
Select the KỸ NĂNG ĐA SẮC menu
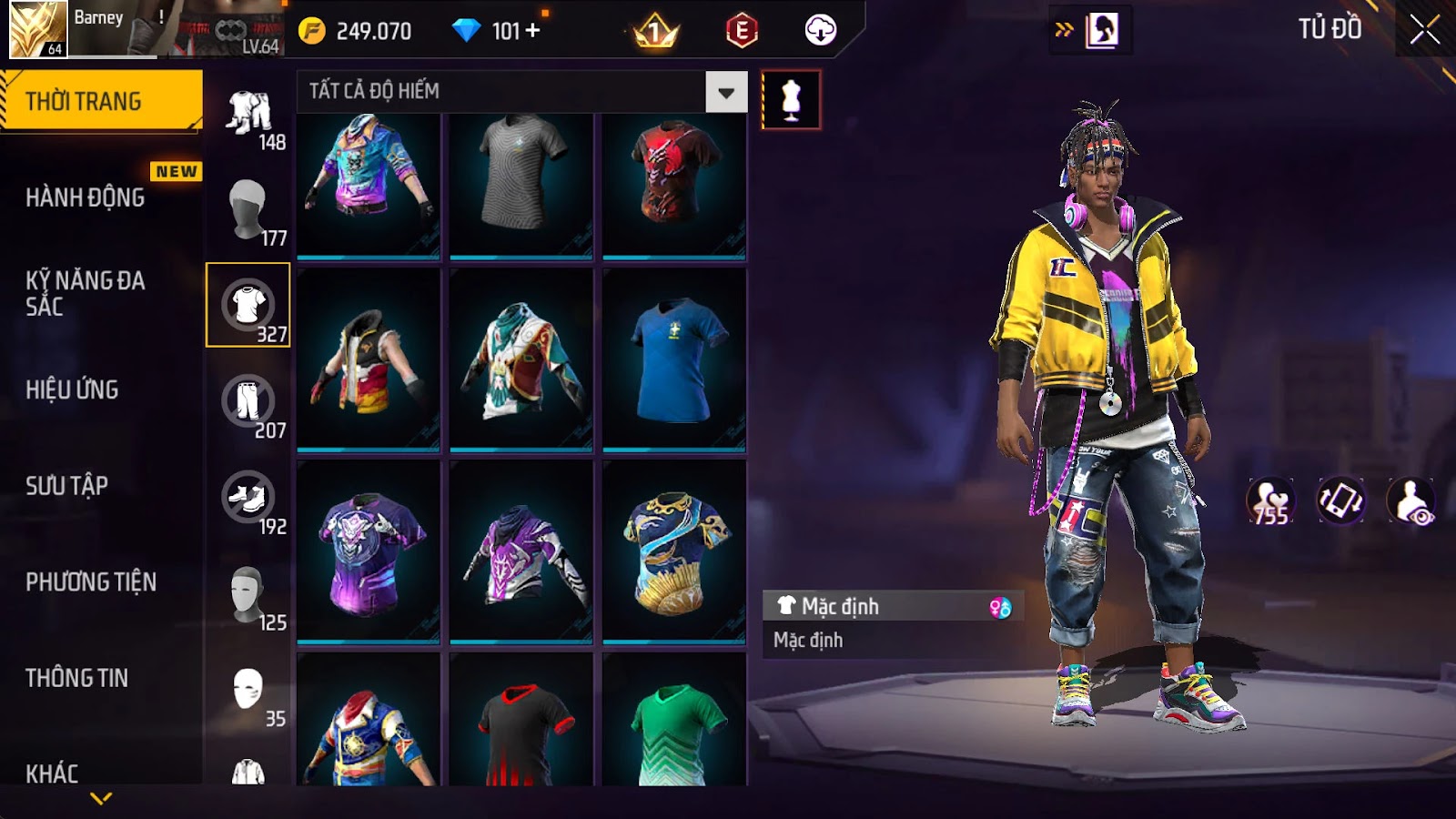coord(86,293)
